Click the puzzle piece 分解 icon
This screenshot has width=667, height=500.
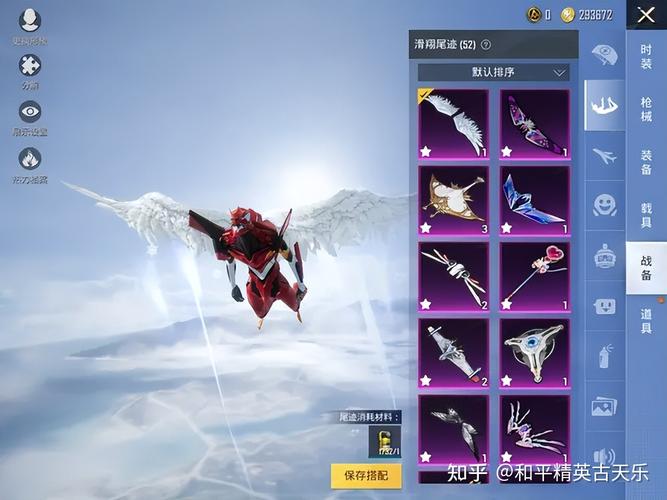click(x=30, y=66)
